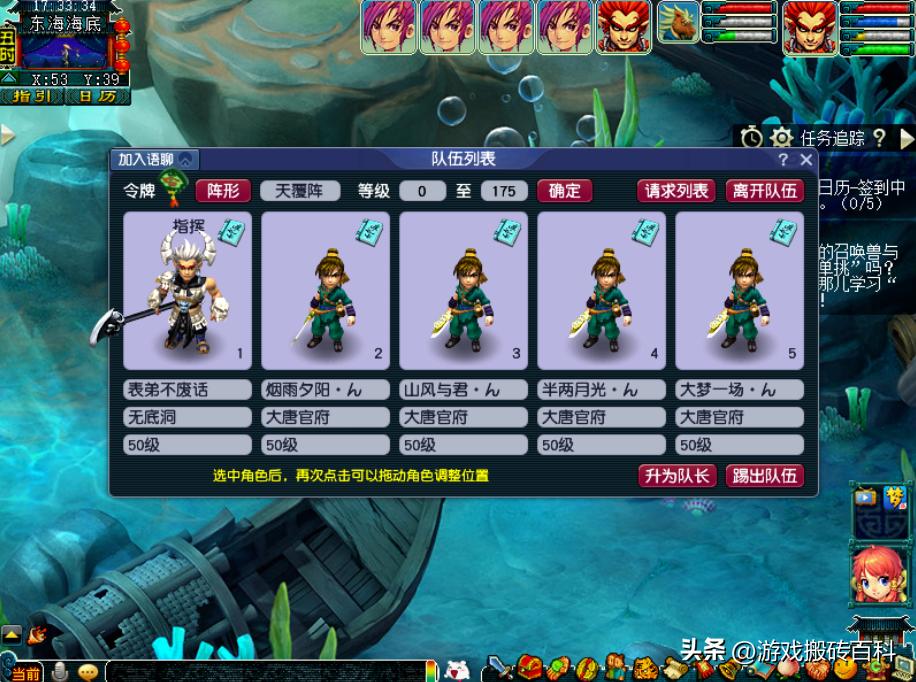Select team member 烟雨夕阳 card
Image resolution: width=916 pixels, height=682 pixels.
click(x=325, y=290)
